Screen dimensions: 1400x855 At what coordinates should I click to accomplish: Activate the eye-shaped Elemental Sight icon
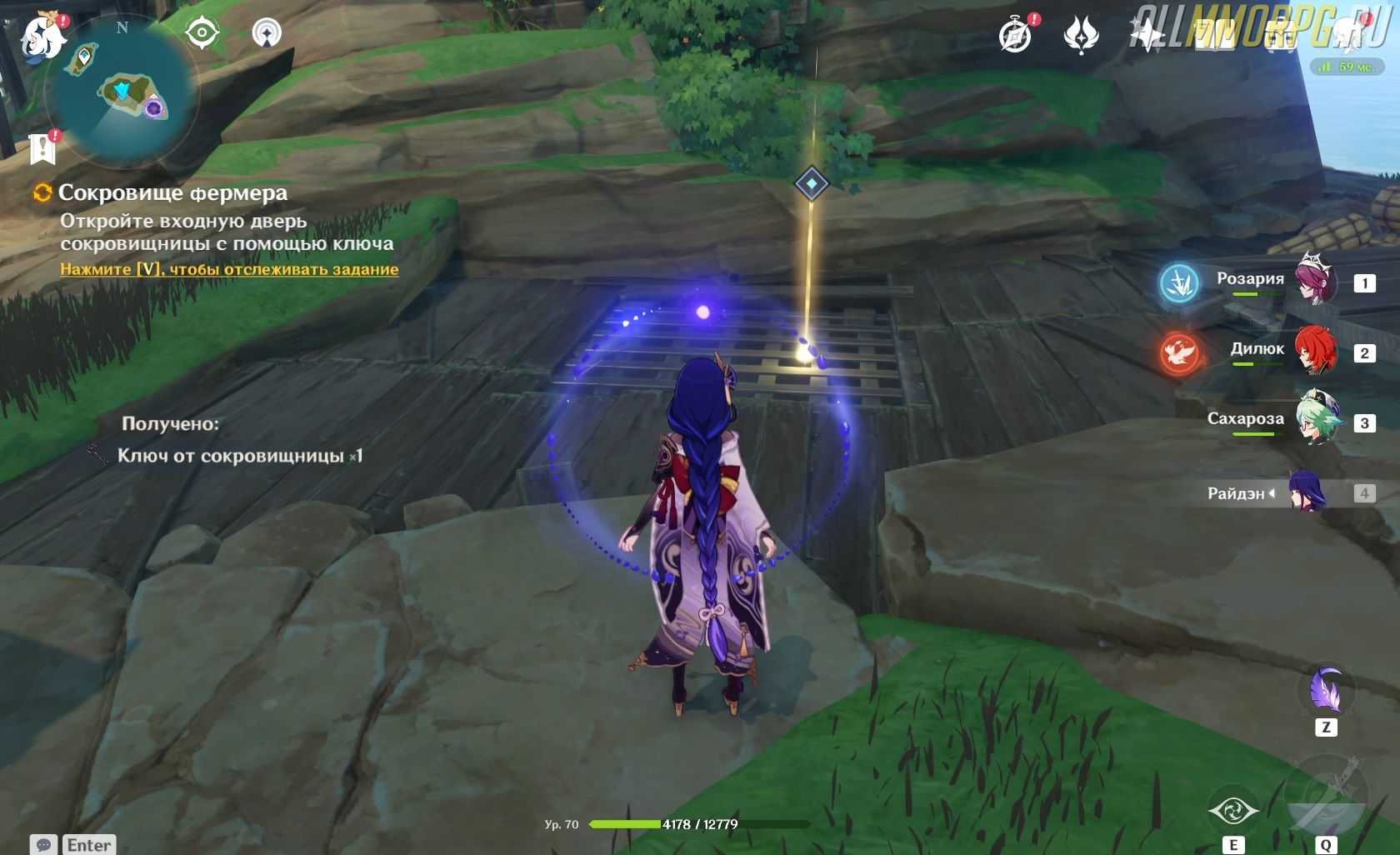(202, 33)
